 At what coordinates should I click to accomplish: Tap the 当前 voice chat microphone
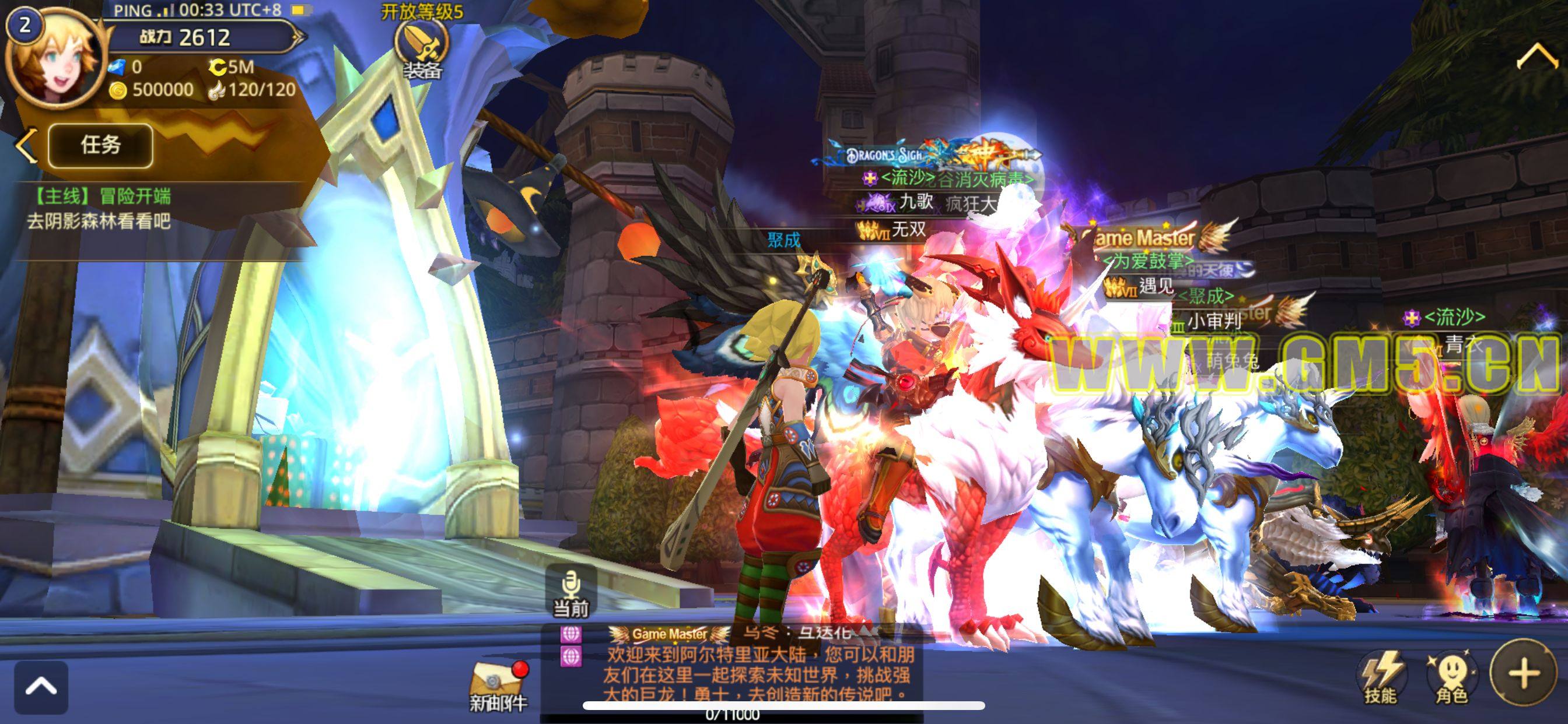click(x=570, y=591)
